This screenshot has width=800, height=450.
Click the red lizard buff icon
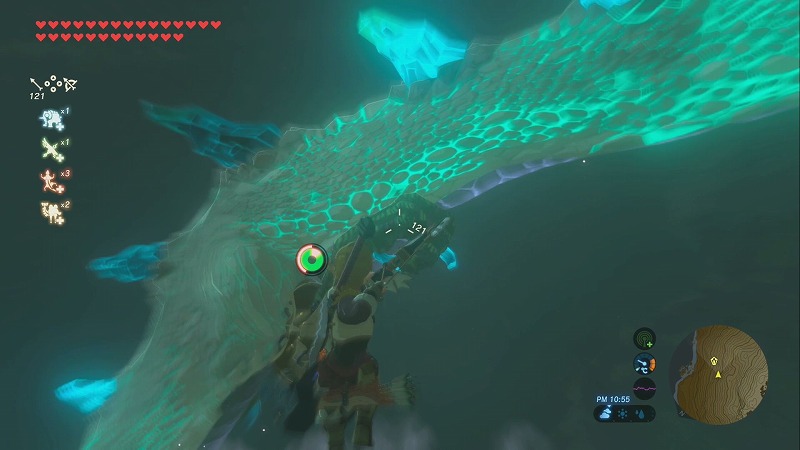point(49,180)
